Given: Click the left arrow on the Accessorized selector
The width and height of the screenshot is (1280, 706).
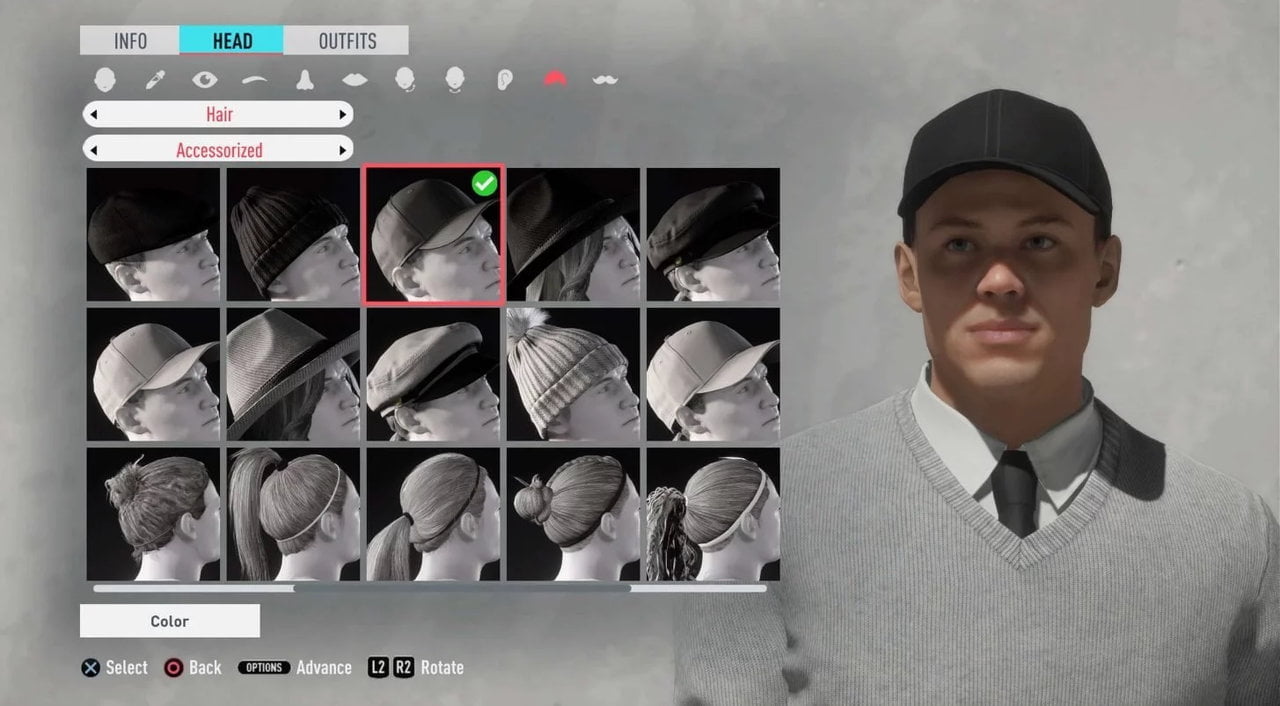Looking at the screenshot, I should click(93, 150).
